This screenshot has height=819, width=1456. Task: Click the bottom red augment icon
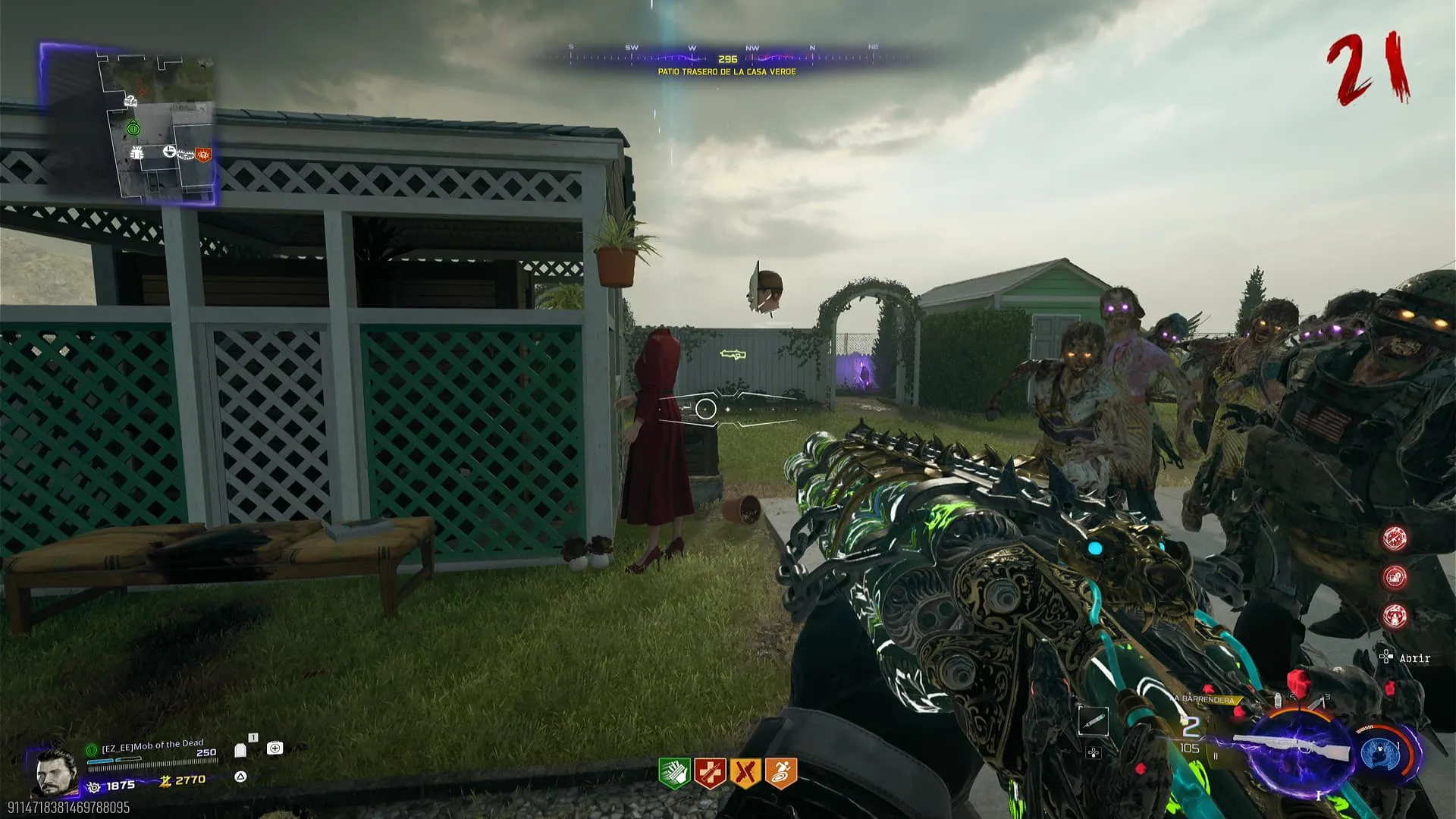[1395, 616]
